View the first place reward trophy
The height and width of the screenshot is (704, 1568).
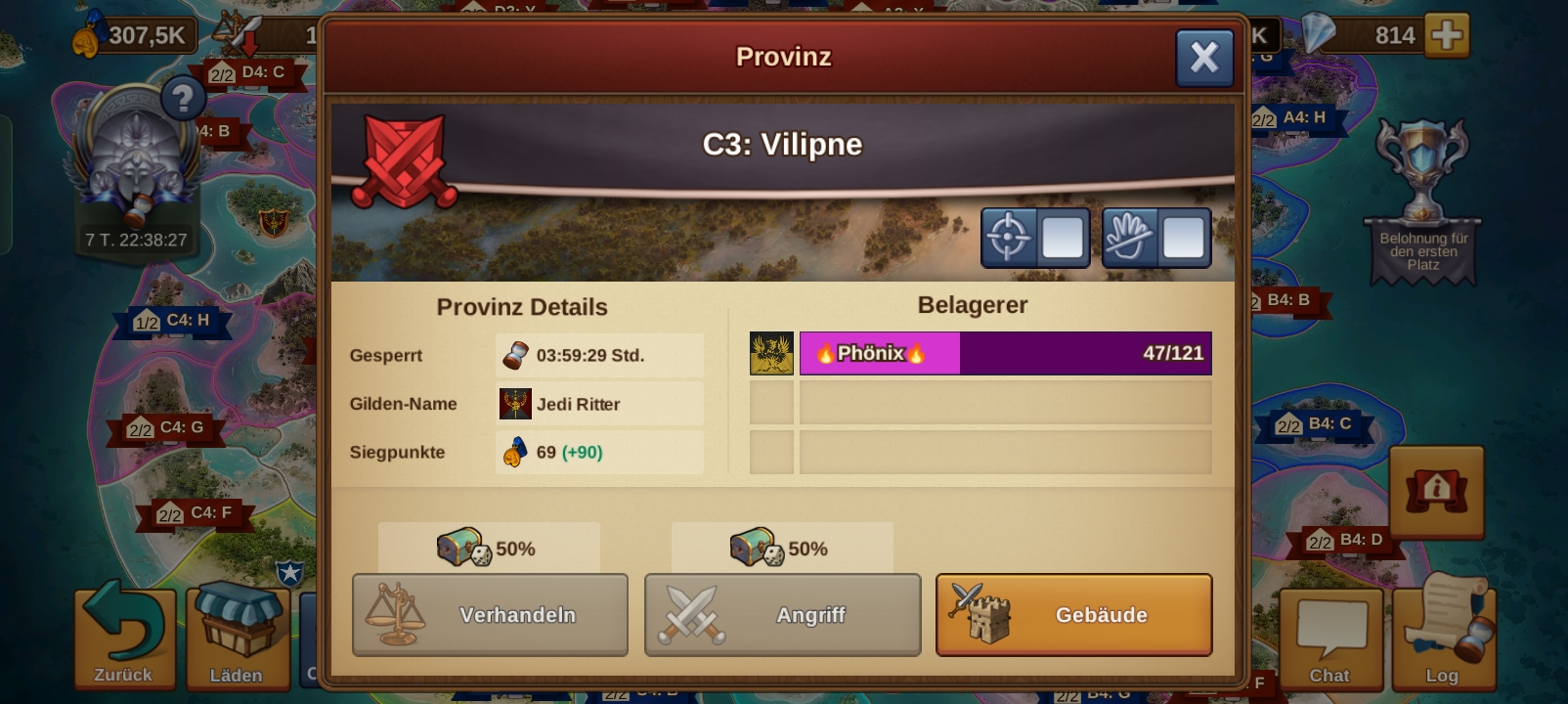point(1422,200)
